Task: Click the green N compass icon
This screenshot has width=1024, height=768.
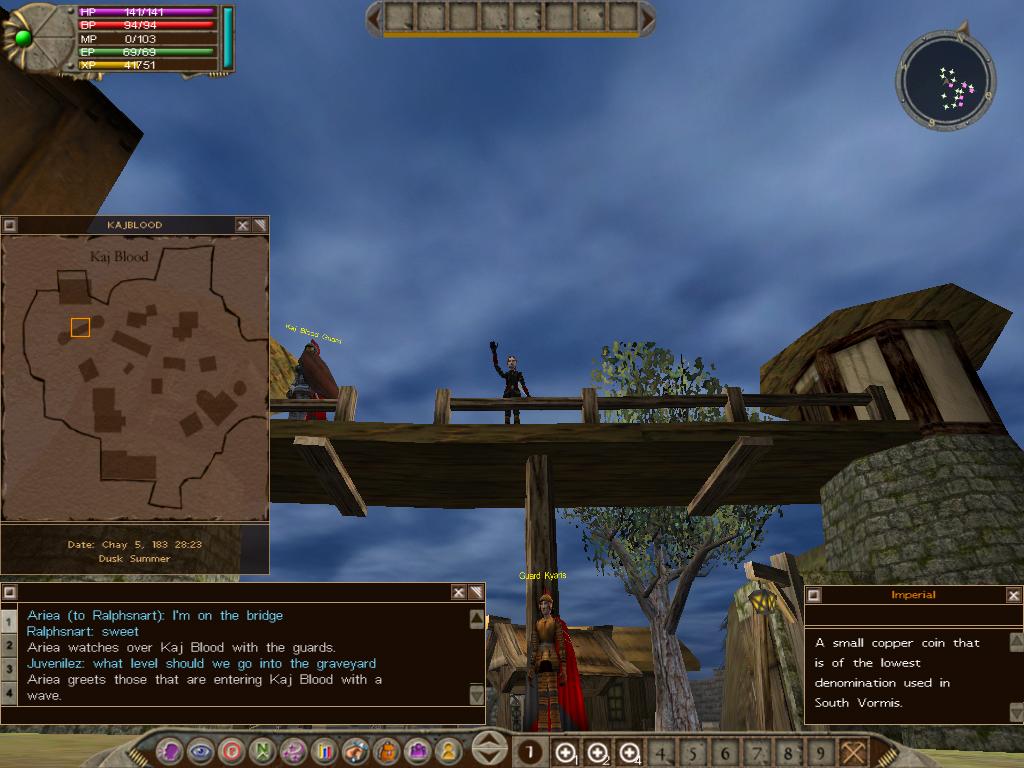Action: click(x=262, y=751)
